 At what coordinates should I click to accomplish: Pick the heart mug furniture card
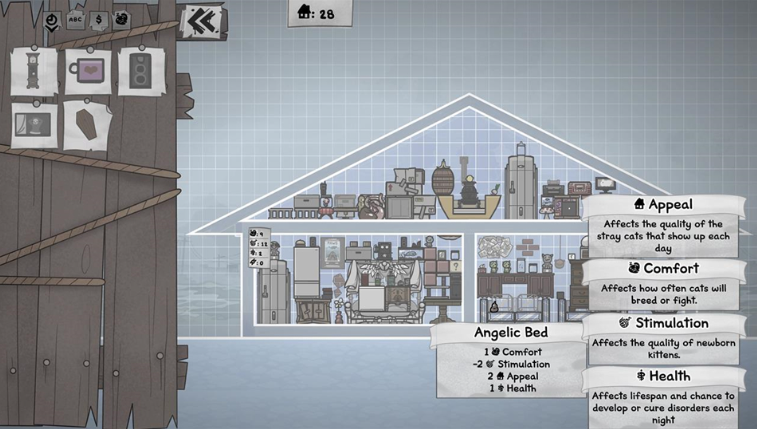[89, 72]
